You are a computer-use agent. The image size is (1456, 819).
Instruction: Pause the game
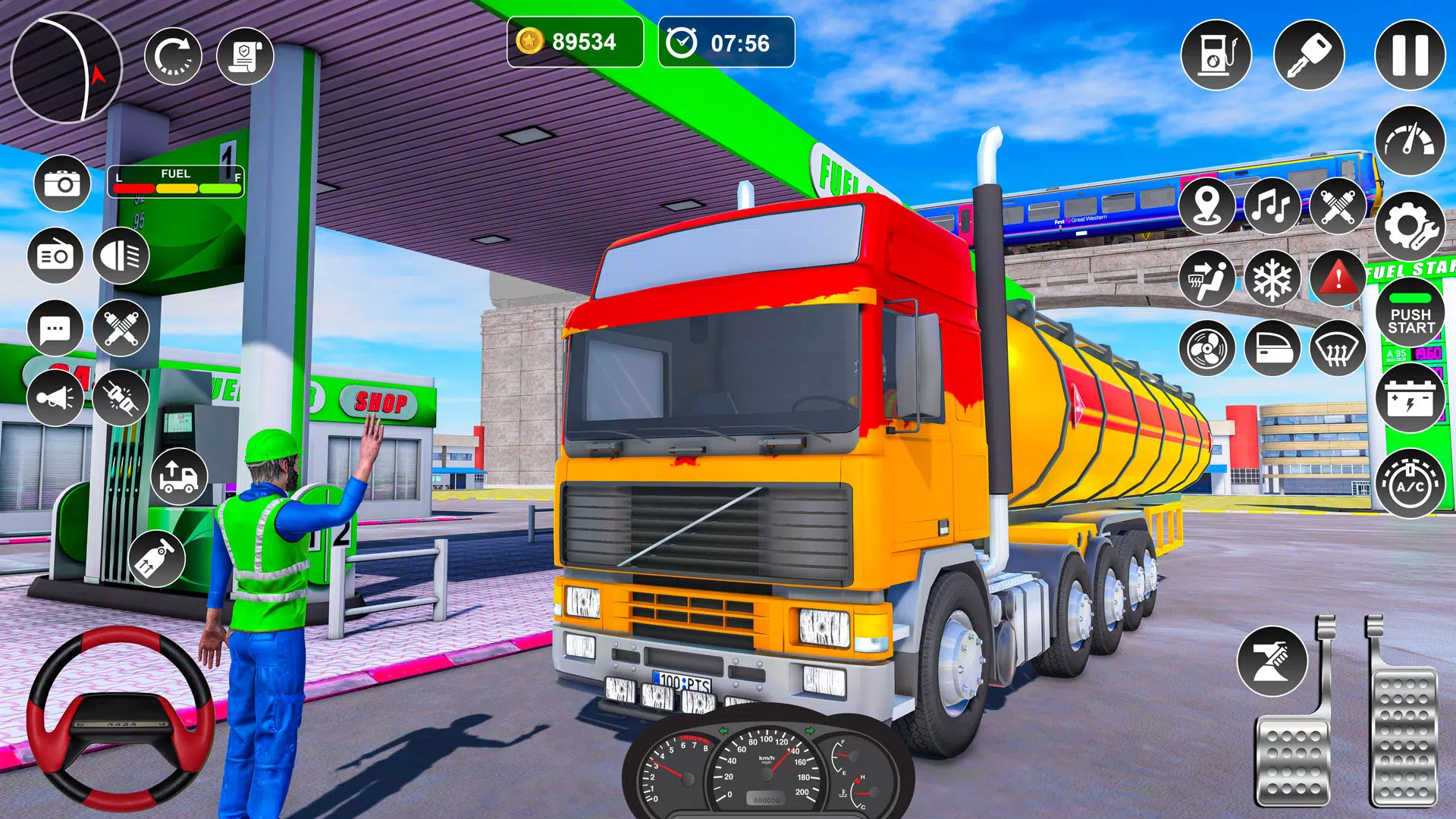[x=1410, y=55]
